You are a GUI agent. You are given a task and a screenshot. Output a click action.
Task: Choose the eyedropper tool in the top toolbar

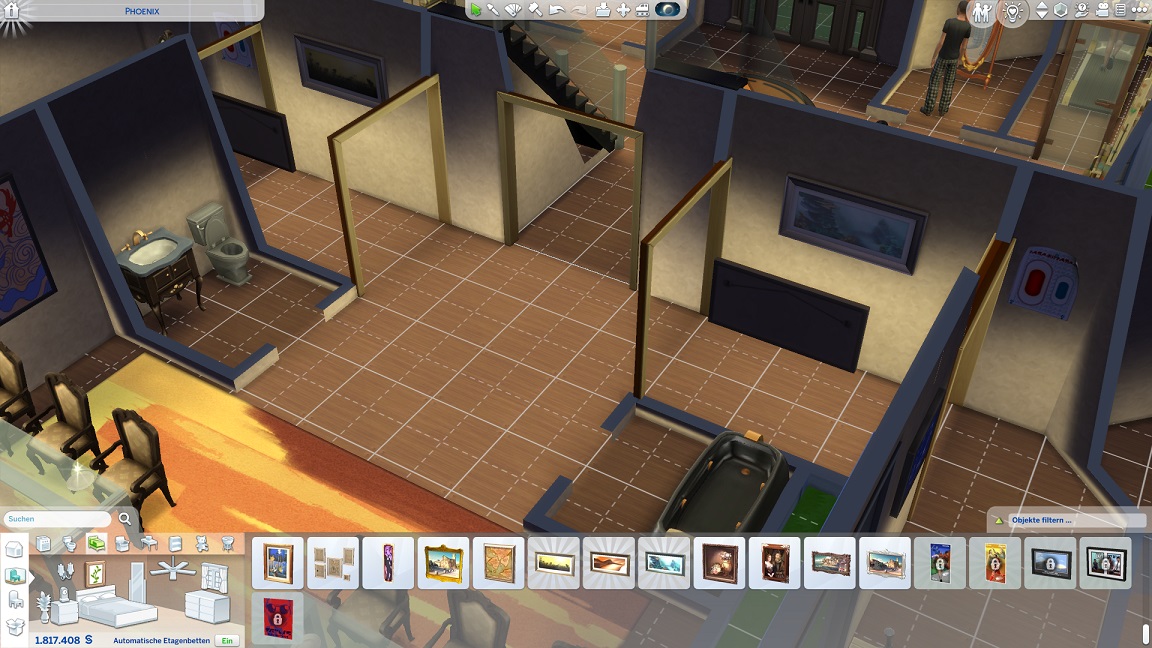494,10
